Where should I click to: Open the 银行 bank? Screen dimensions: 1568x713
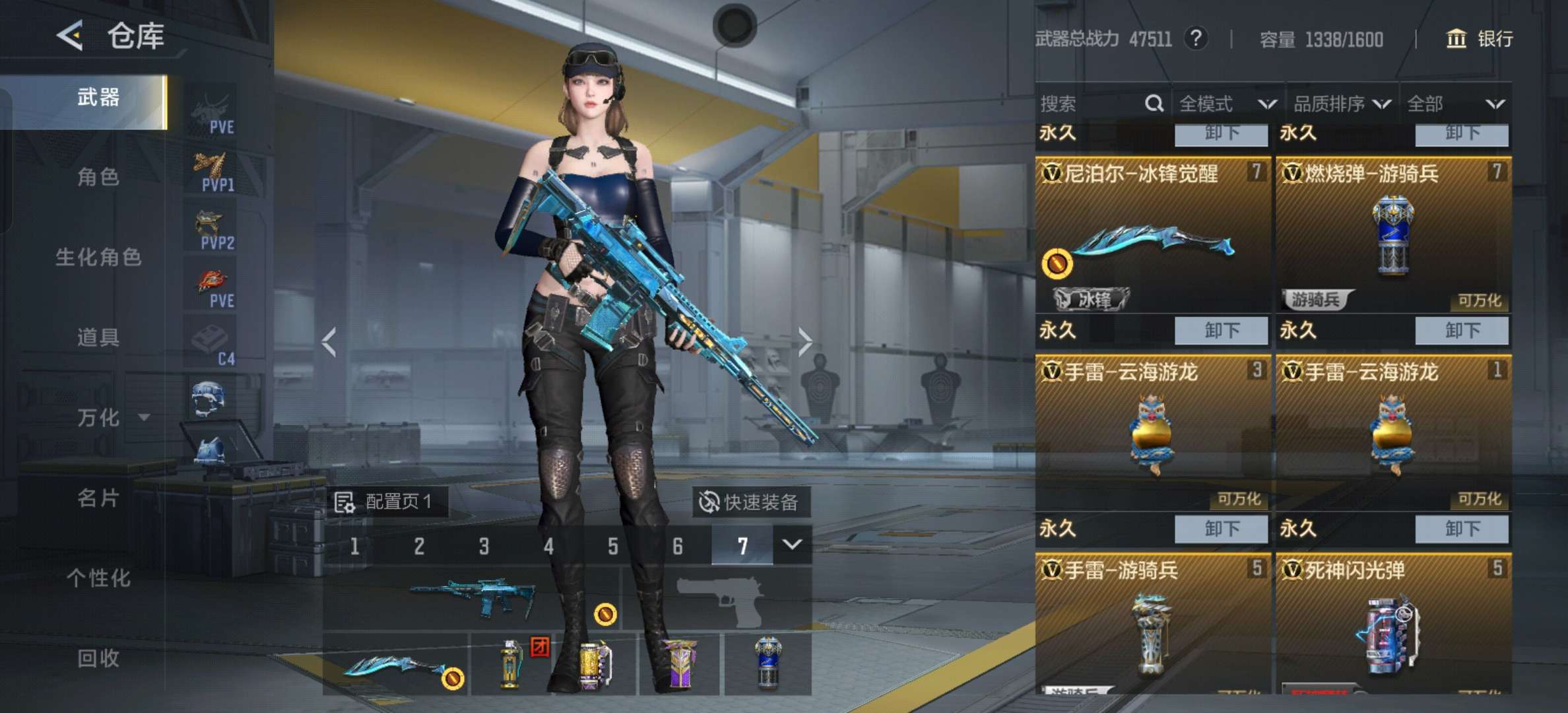[x=1480, y=39]
